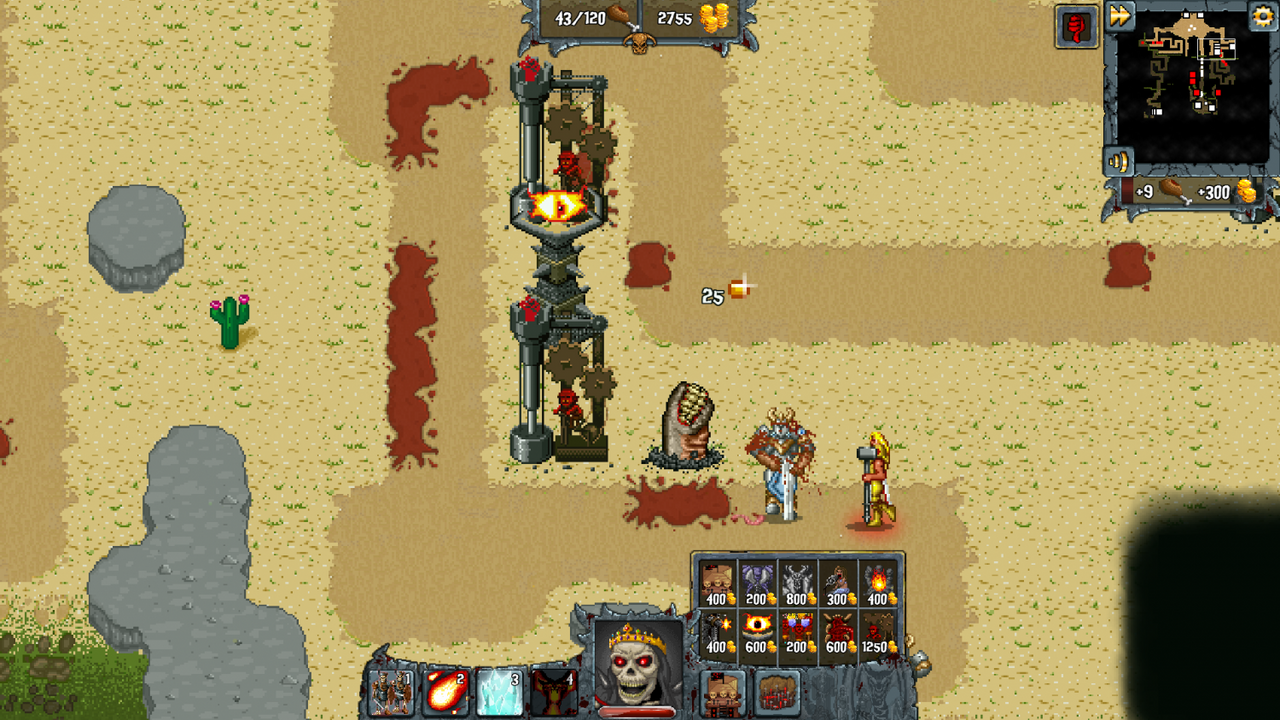
Task: Choose the 400-gold machine gun tower
Action: [717, 628]
